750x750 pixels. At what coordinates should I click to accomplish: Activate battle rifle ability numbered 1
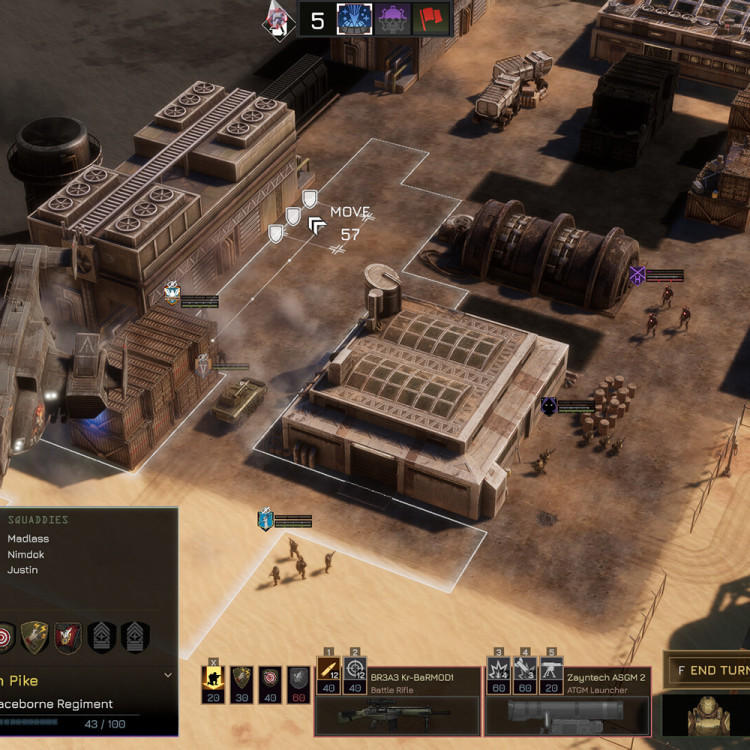[x=329, y=674]
